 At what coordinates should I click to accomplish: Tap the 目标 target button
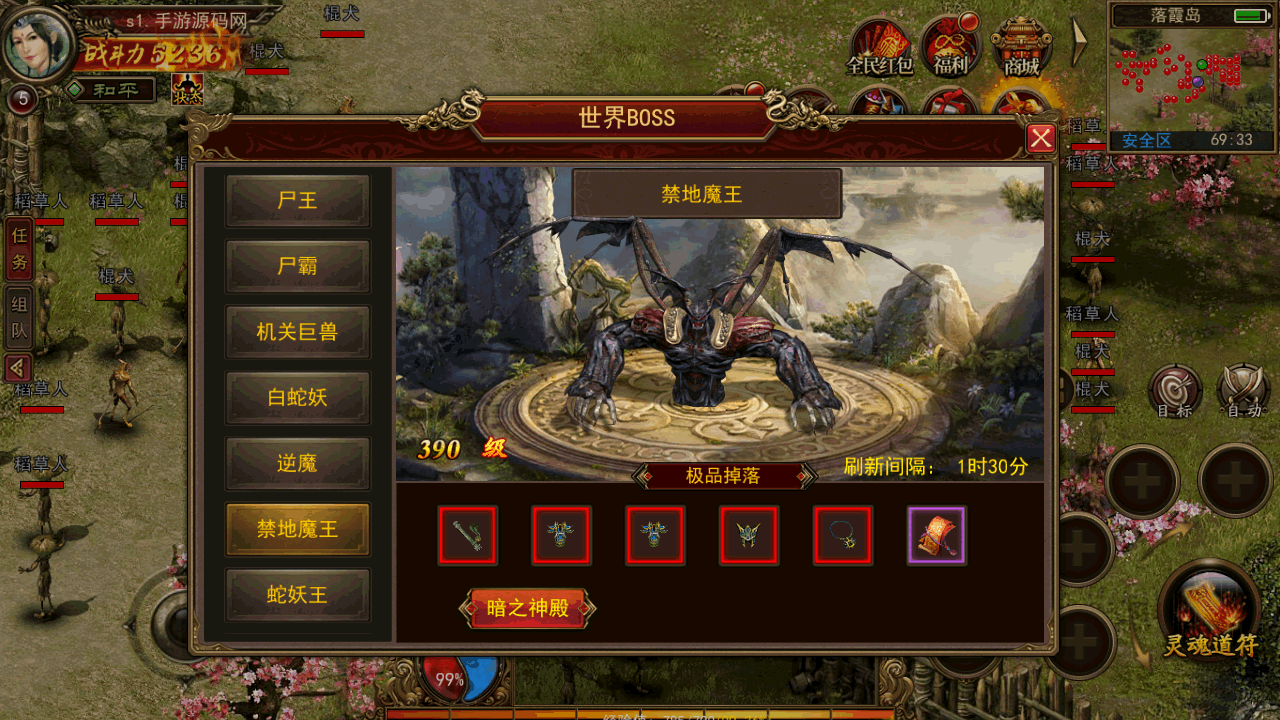pos(1175,392)
